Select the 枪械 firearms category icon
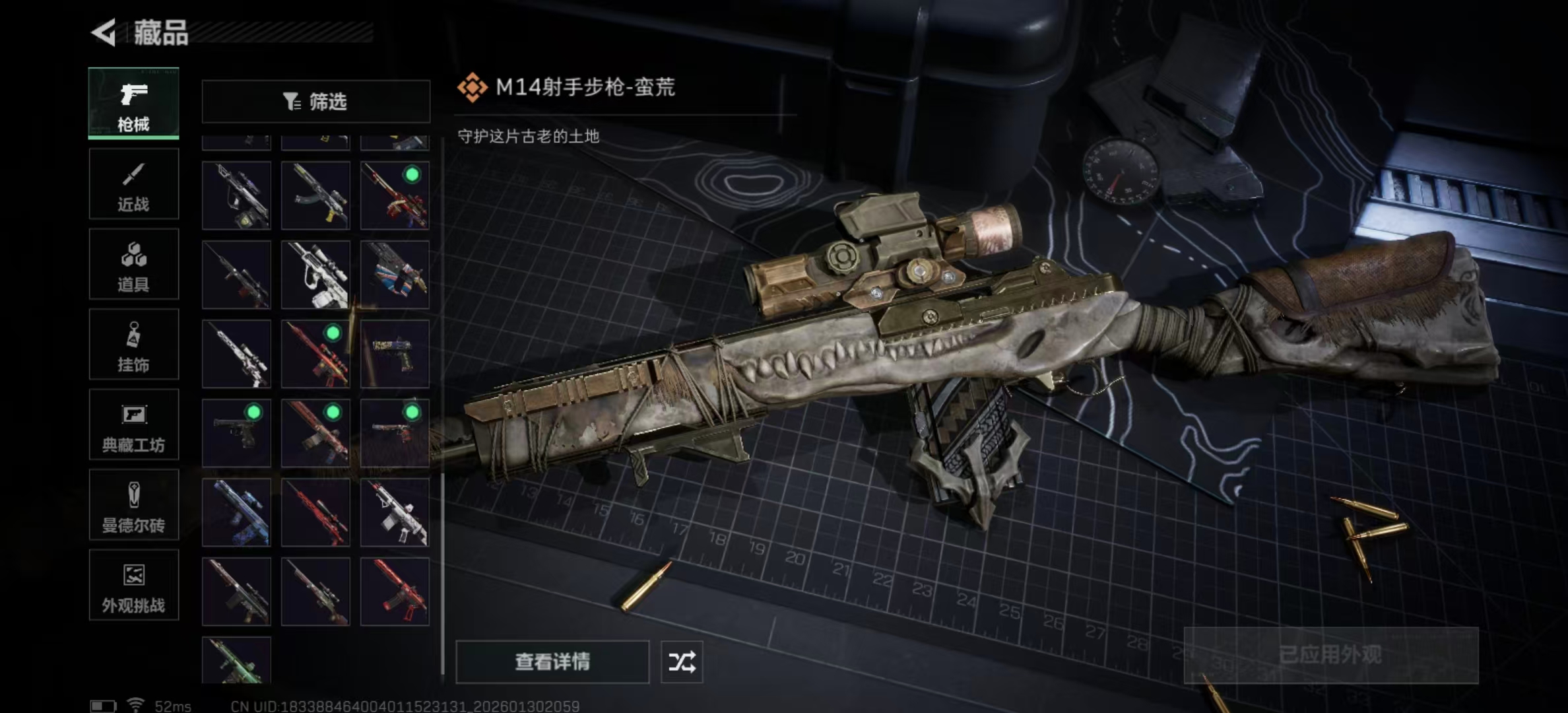Image resolution: width=1568 pixels, height=713 pixels. 133,102
